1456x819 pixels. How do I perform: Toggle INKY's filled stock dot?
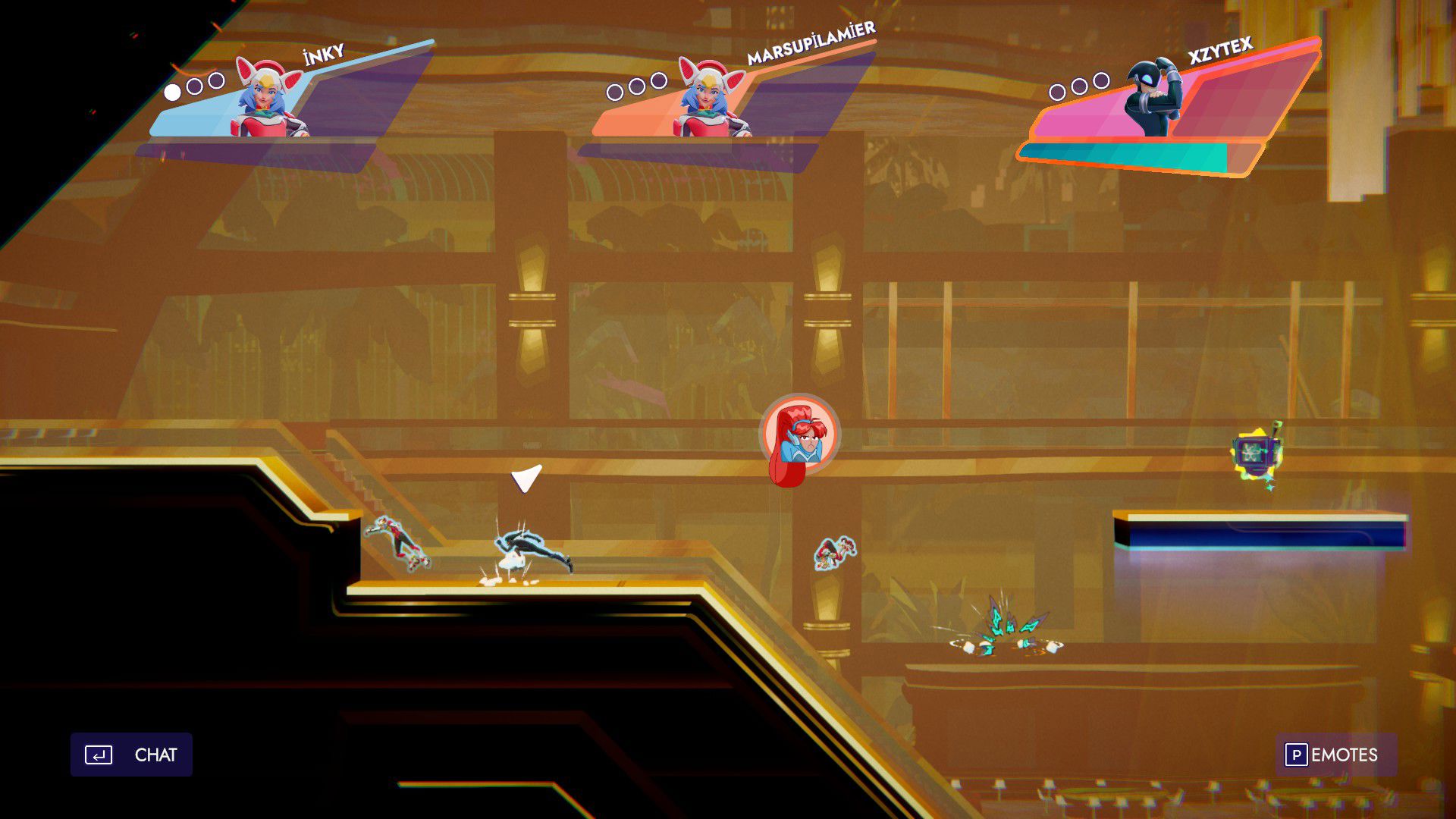pyautogui.click(x=173, y=91)
